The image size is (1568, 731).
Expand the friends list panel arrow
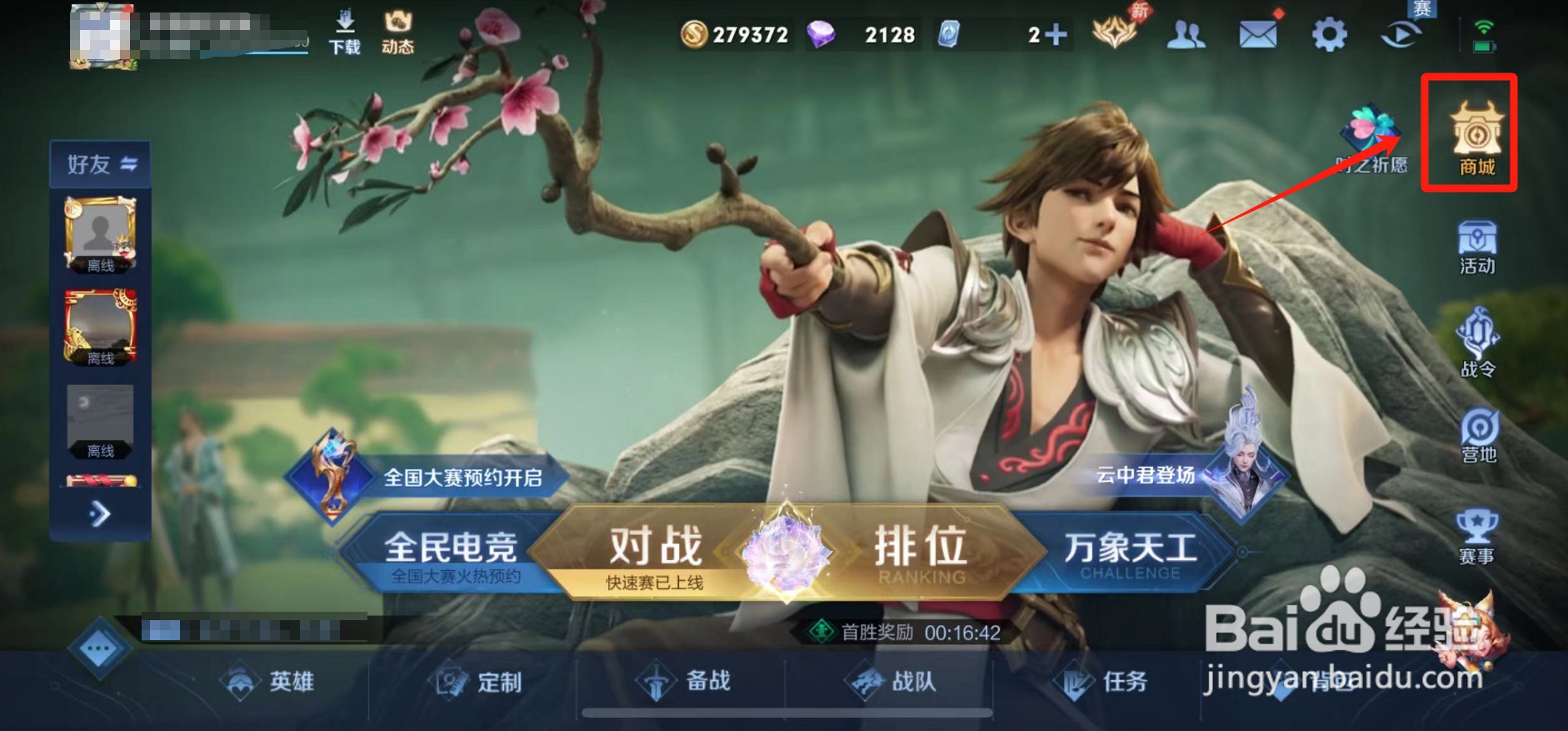(x=98, y=516)
